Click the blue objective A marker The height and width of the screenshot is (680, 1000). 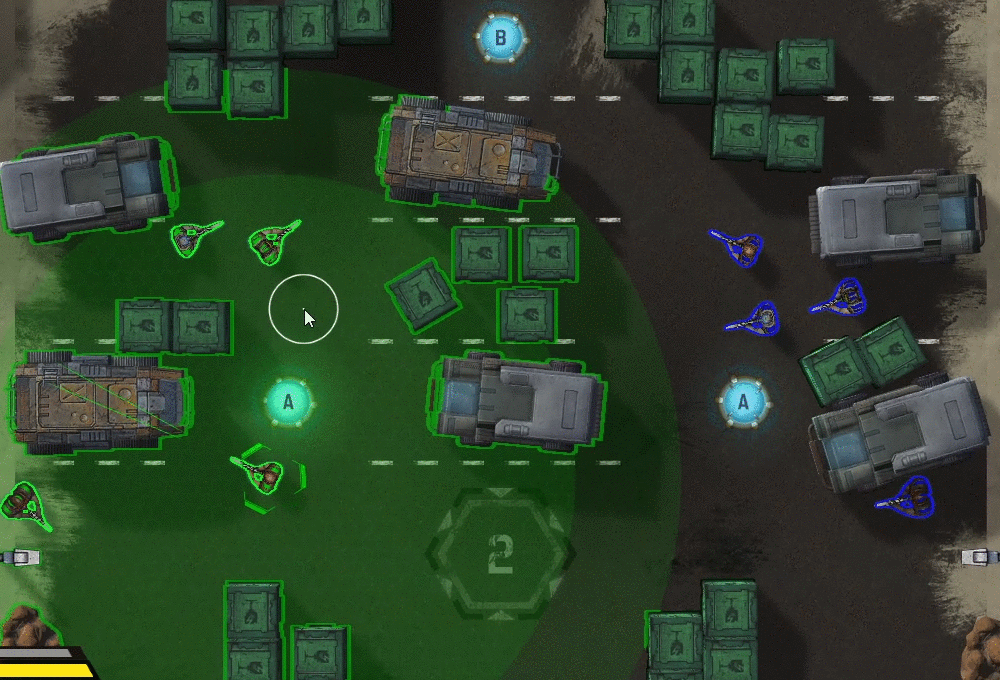pos(743,403)
